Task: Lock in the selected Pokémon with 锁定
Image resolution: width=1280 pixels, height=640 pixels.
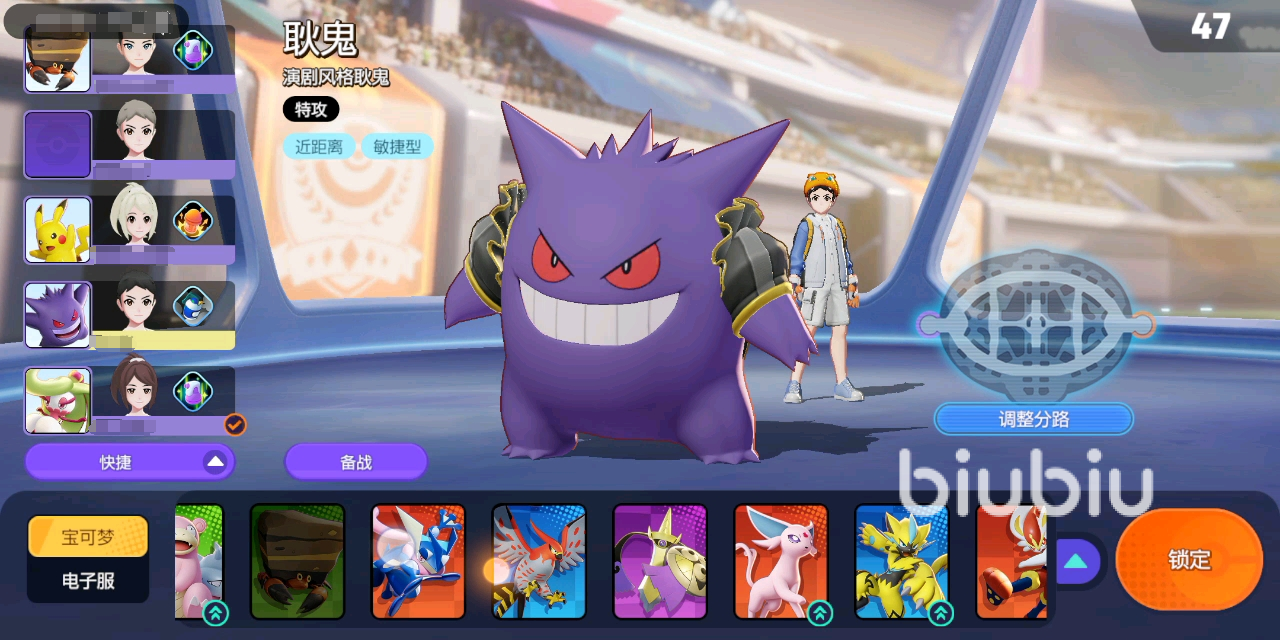Action: click(x=1189, y=560)
